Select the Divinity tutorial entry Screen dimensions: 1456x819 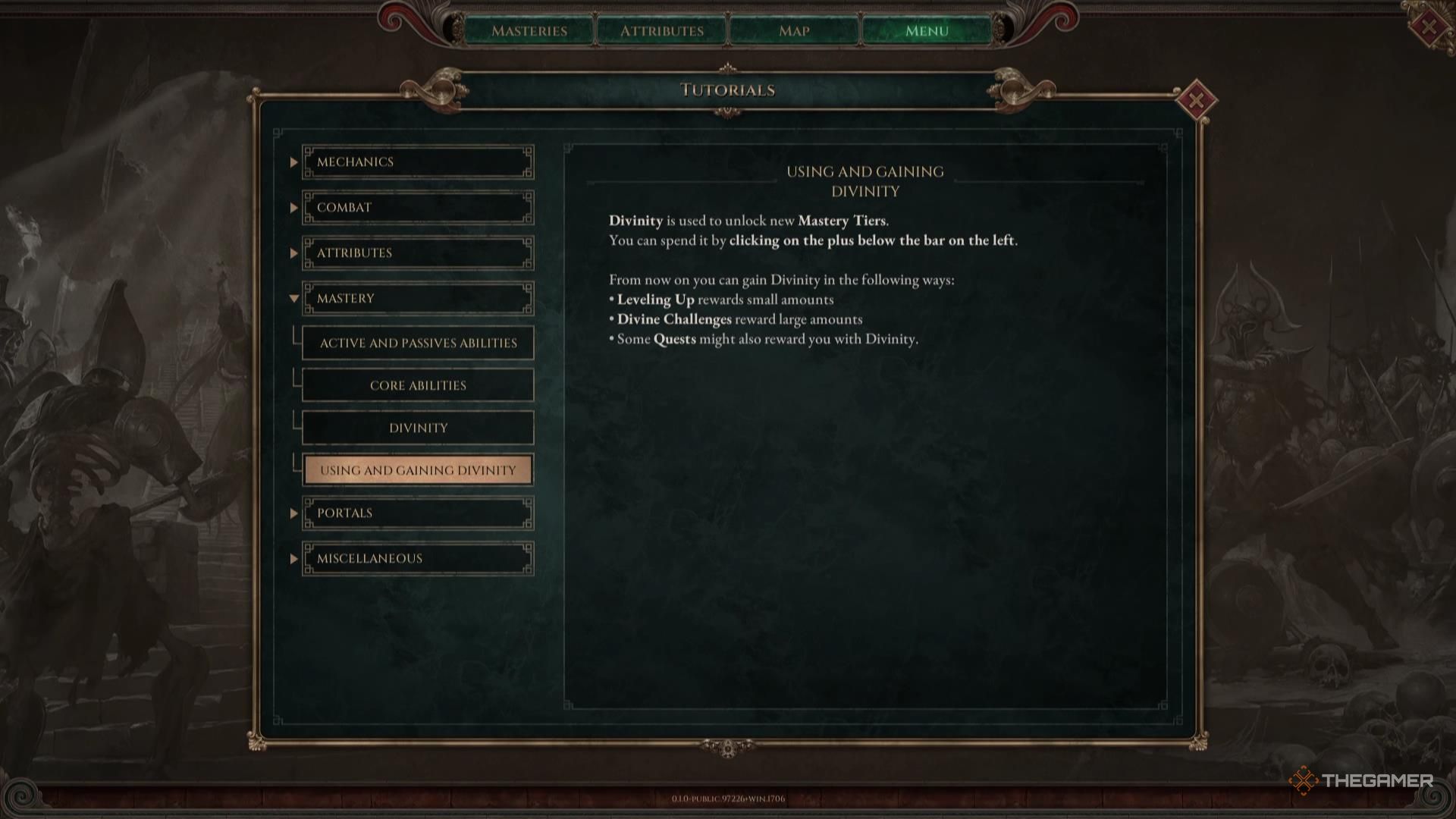tap(418, 427)
